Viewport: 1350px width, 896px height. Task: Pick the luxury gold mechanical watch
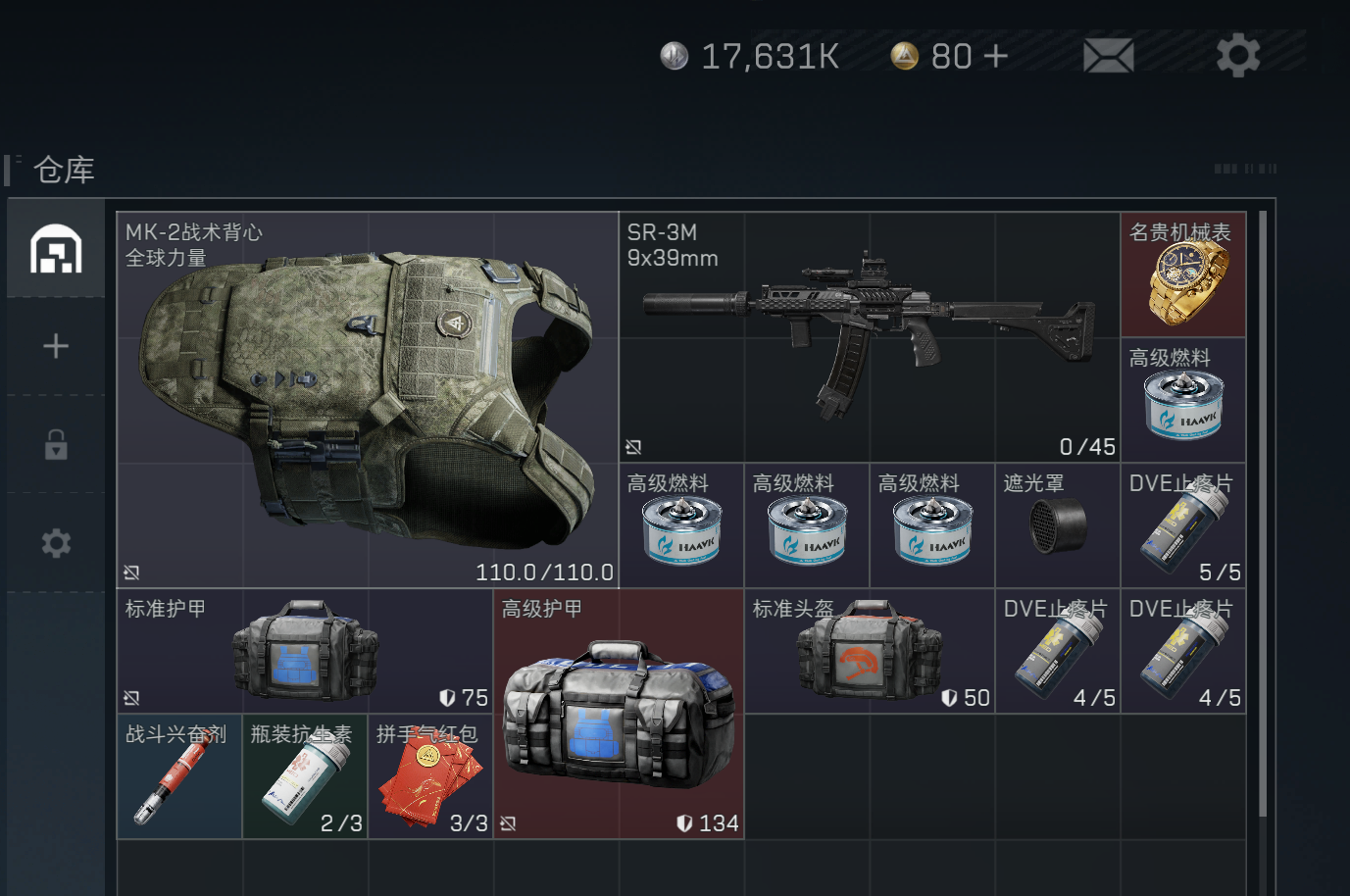point(1183,275)
